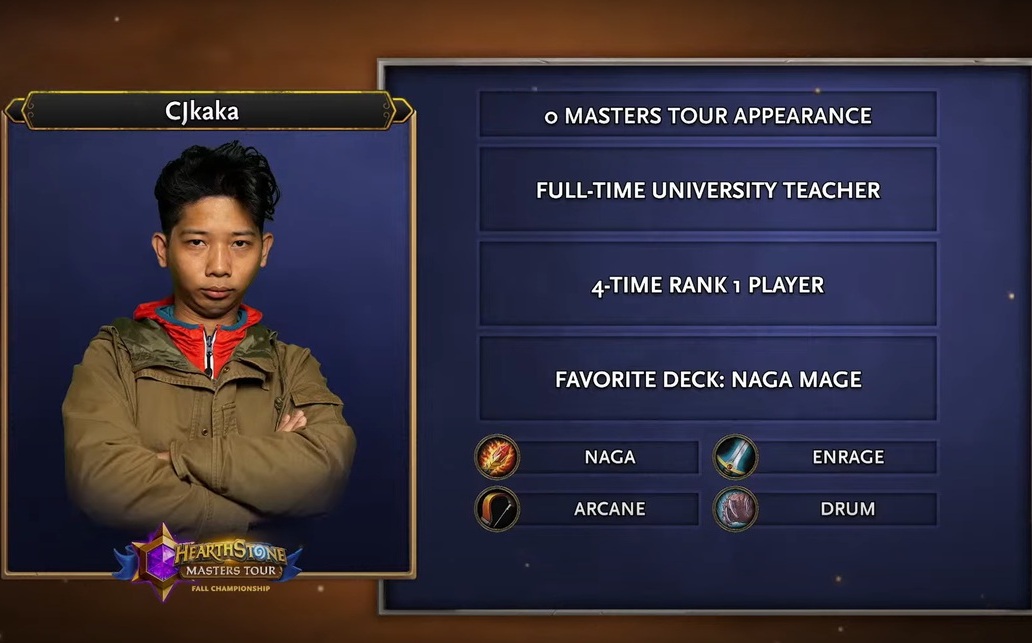This screenshot has width=1032, height=643.
Task: Choose the Enrage deck label
Action: pyautogui.click(x=847, y=457)
